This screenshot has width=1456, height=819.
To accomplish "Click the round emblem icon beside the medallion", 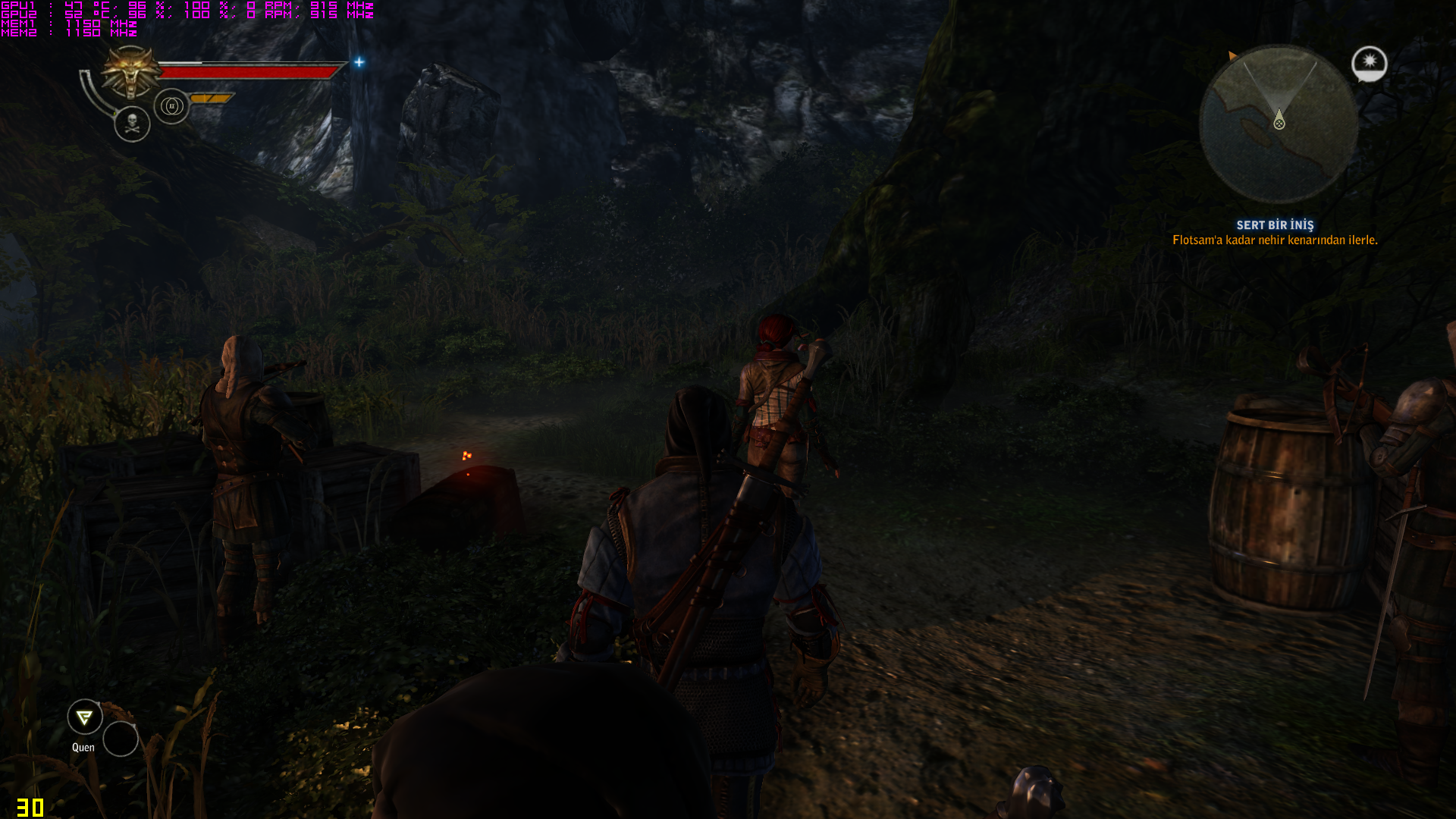I will click(x=171, y=106).
